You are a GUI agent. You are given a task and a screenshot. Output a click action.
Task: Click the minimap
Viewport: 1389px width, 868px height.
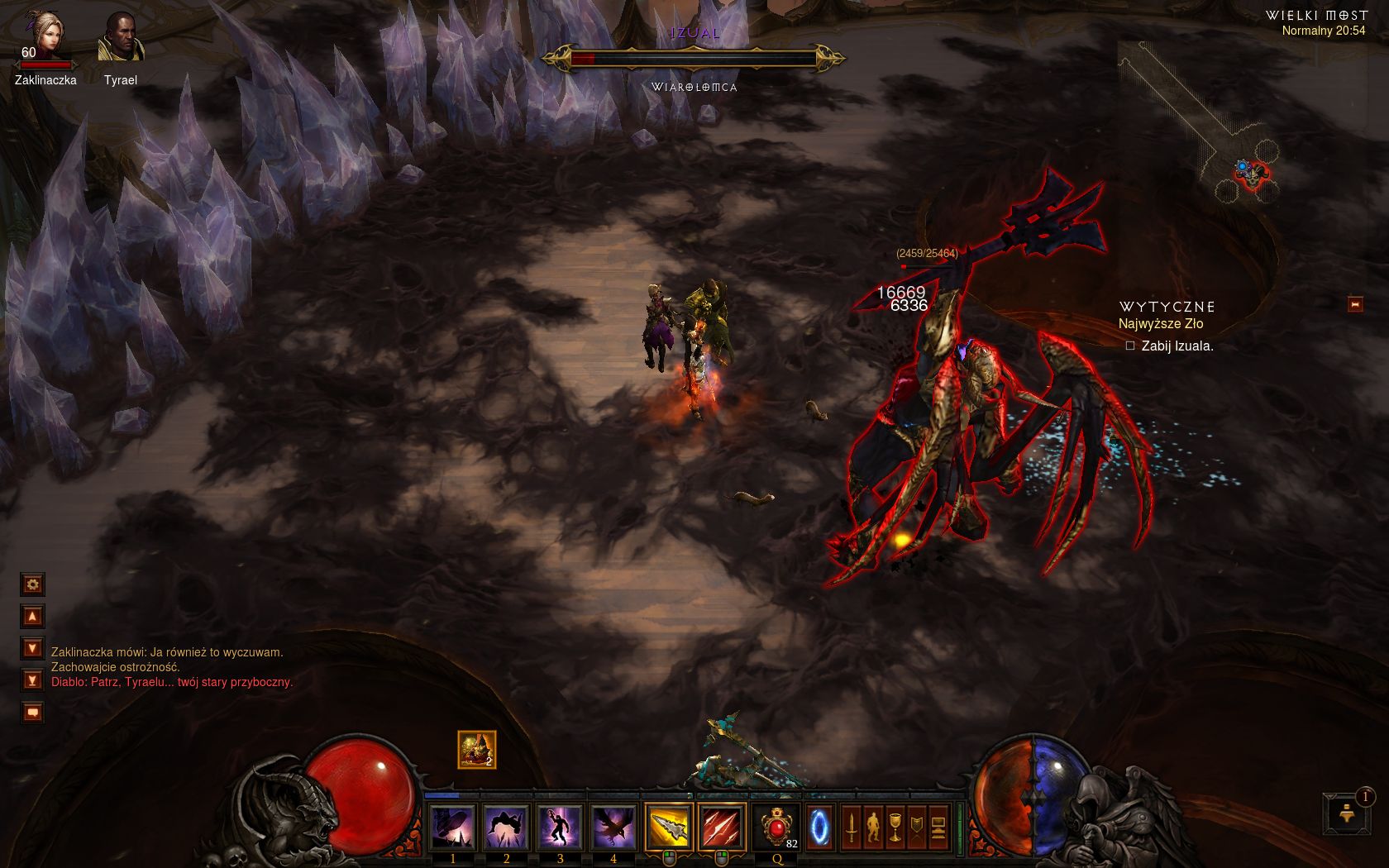coord(1207,124)
